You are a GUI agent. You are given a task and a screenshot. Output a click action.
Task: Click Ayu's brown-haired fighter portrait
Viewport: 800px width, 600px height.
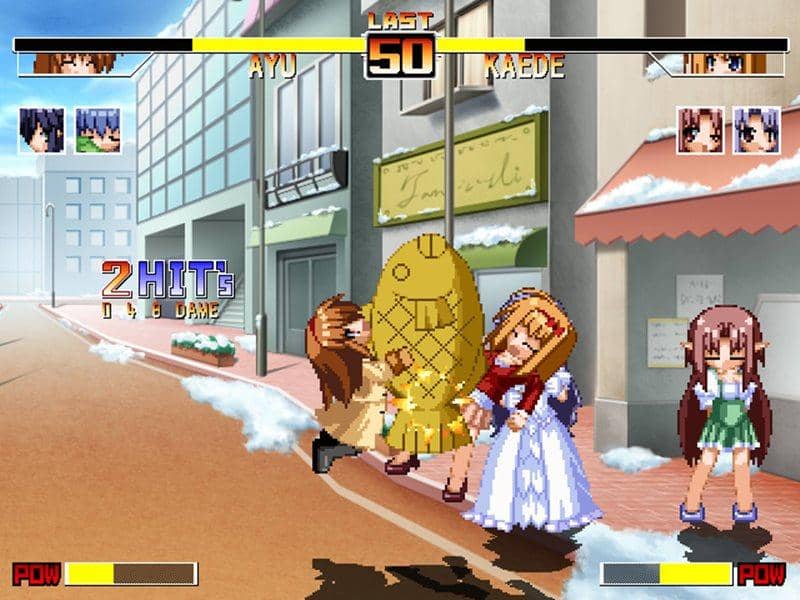tap(75, 63)
